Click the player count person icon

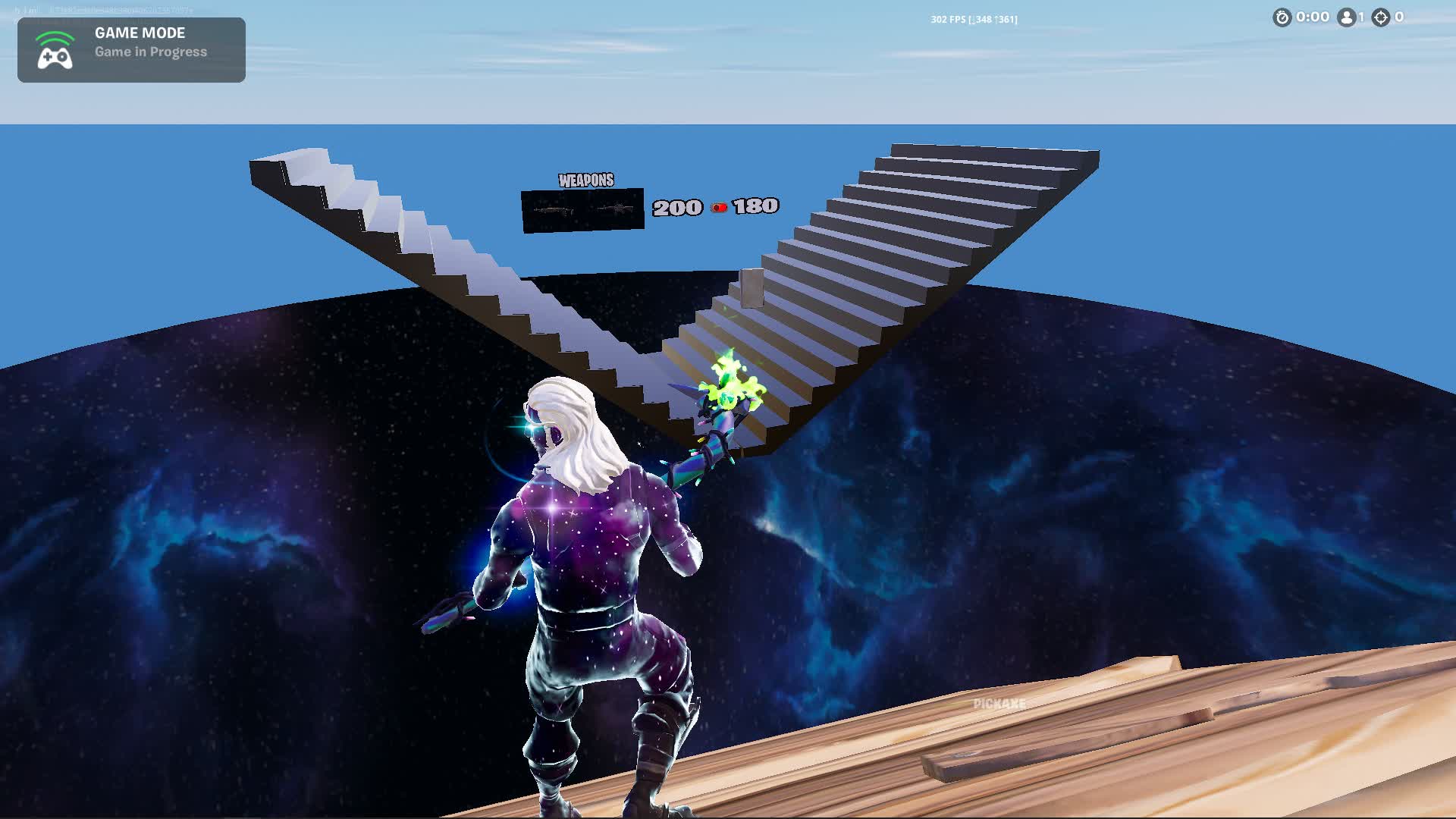(x=1345, y=17)
